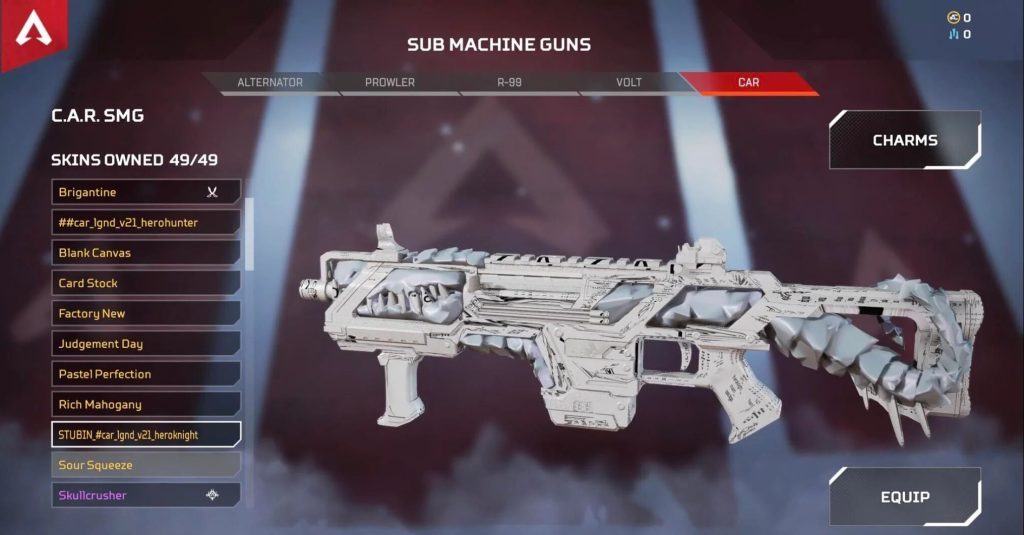Viewport: 1024px width, 535px height.
Task: Choose the Judgement Day skin
Action: point(146,344)
